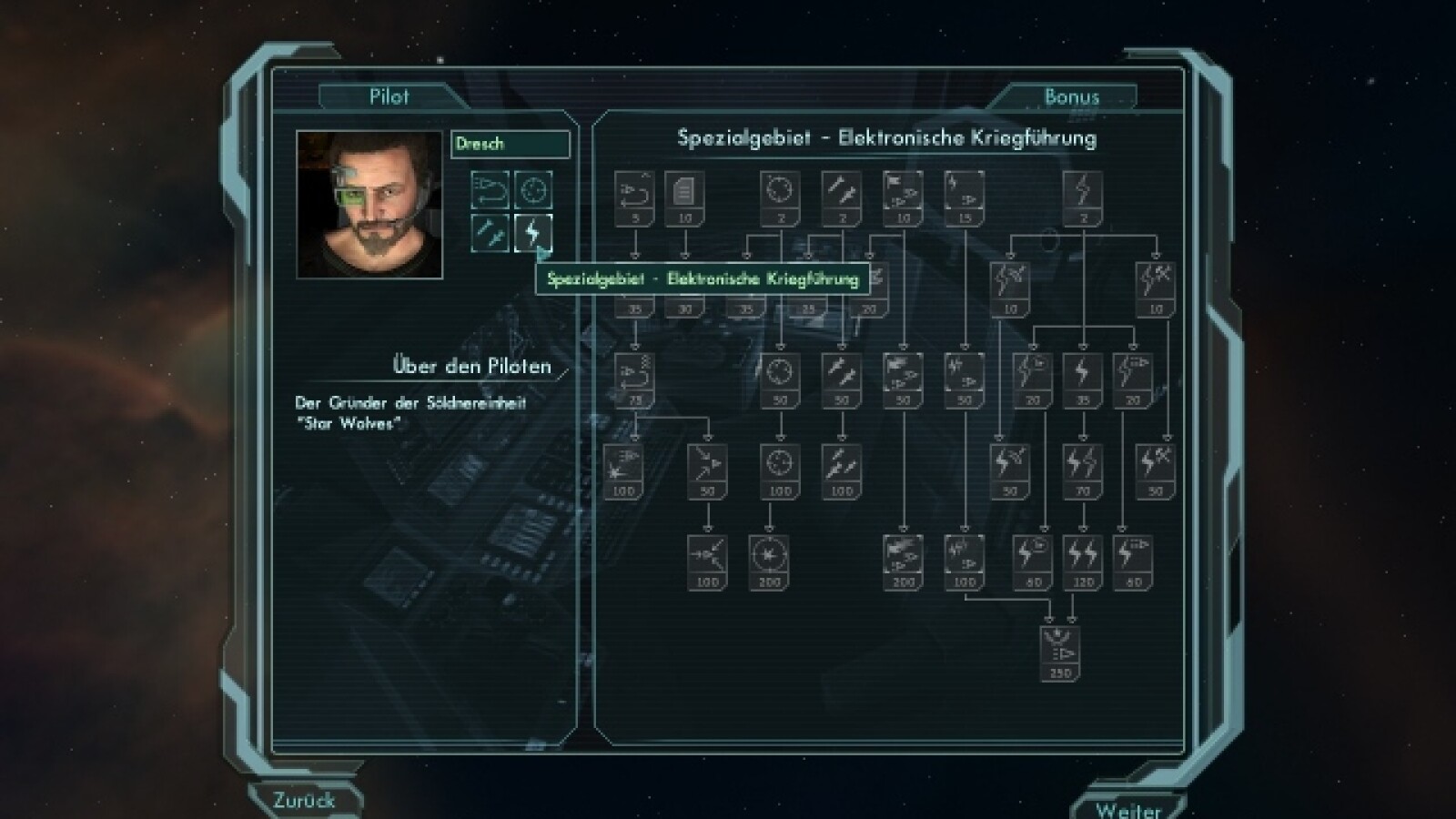Viewport: 1456px width, 819px height.
Task: Switch to the Pilot tab
Action: point(389,96)
